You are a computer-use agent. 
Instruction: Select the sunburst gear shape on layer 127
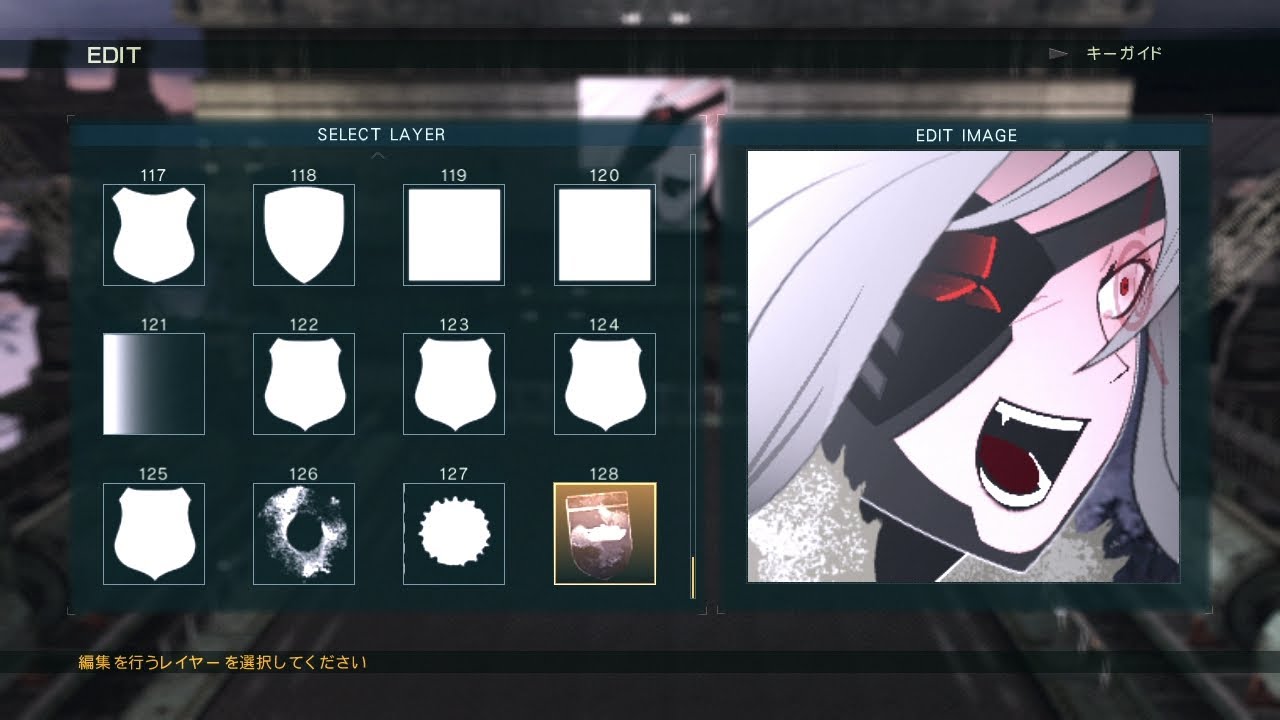click(453, 533)
